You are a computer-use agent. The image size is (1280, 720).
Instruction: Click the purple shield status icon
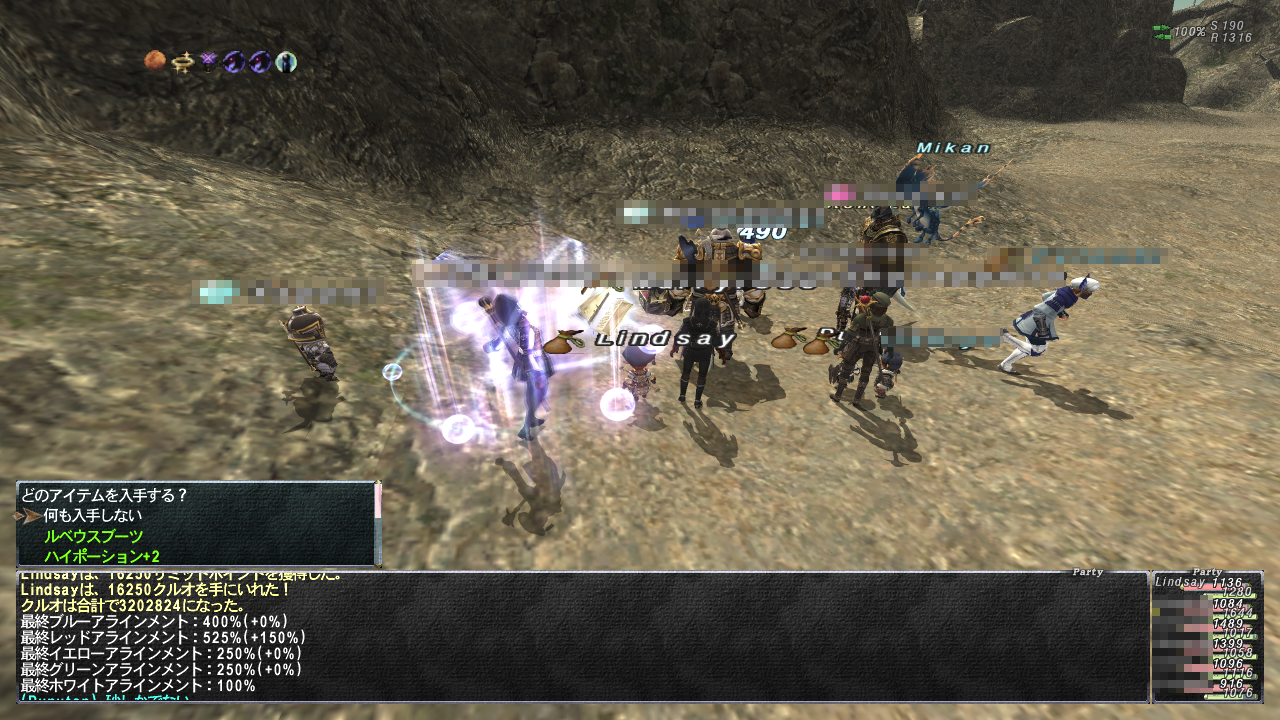click(x=208, y=62)
